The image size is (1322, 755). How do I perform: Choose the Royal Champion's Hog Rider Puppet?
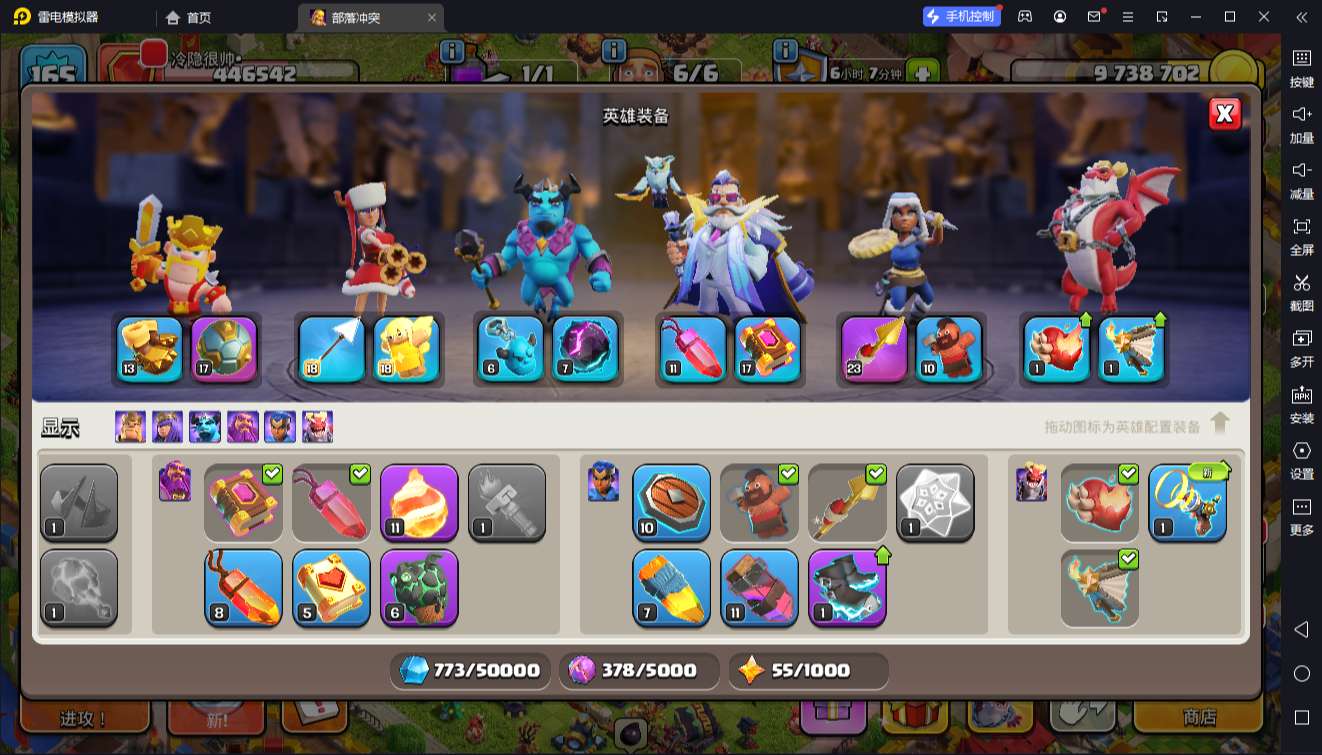(949, 349)
